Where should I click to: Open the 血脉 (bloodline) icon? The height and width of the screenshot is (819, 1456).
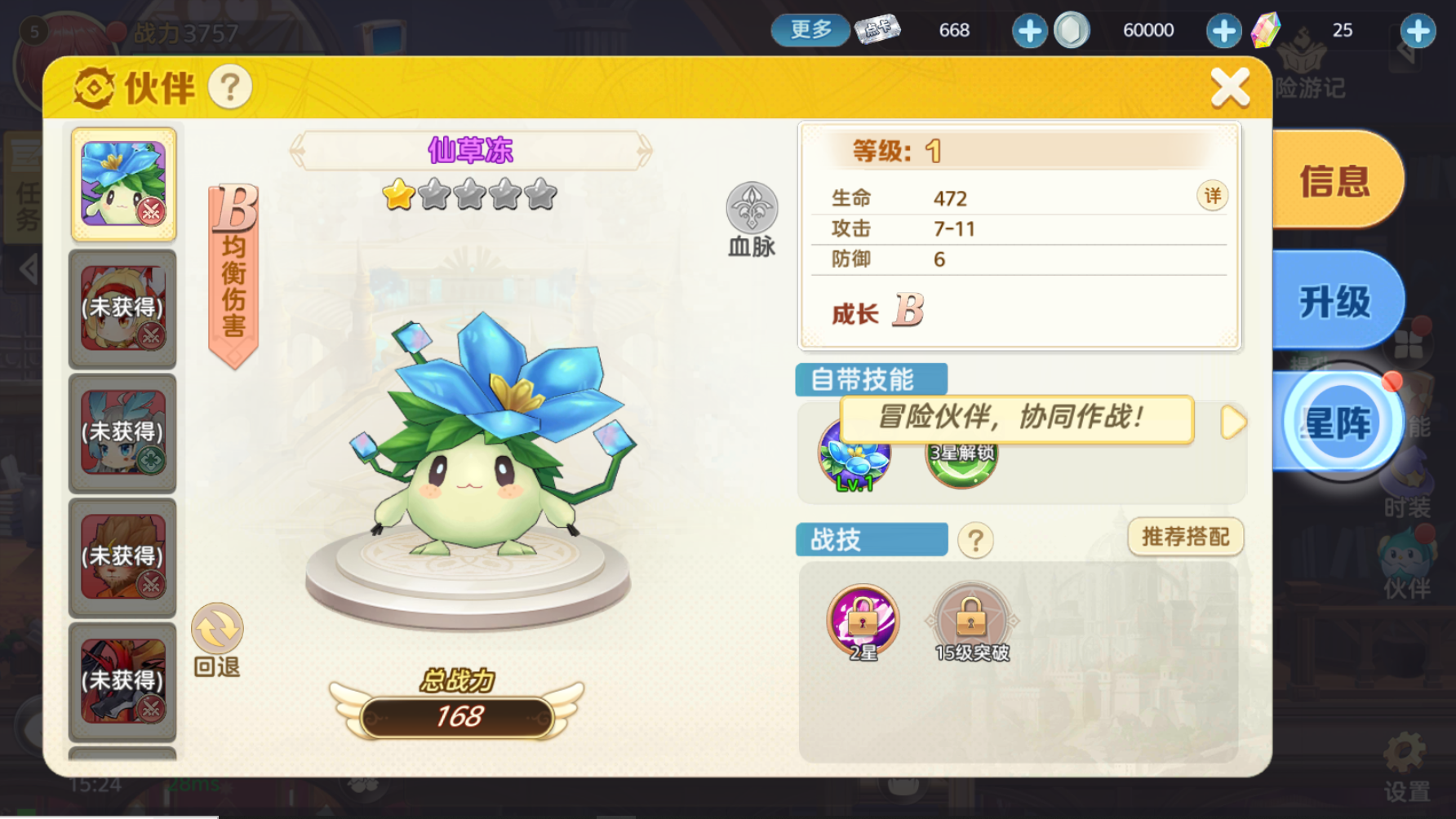tap(751, 206)
